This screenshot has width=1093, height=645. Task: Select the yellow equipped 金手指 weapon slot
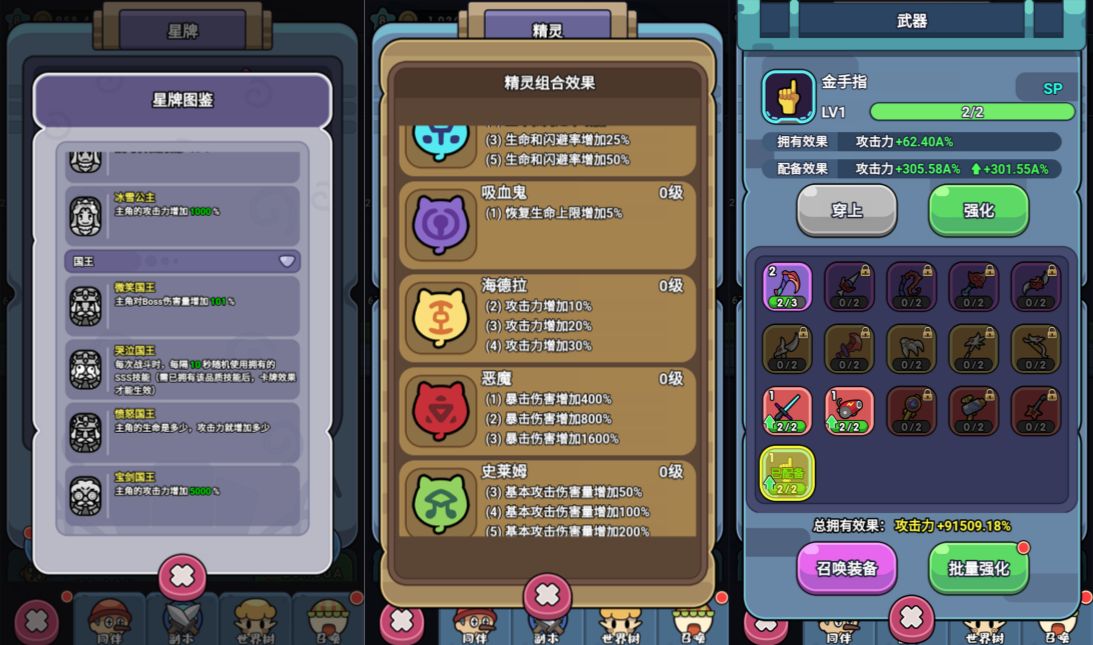pyautogui.click(x=787, y=473)
